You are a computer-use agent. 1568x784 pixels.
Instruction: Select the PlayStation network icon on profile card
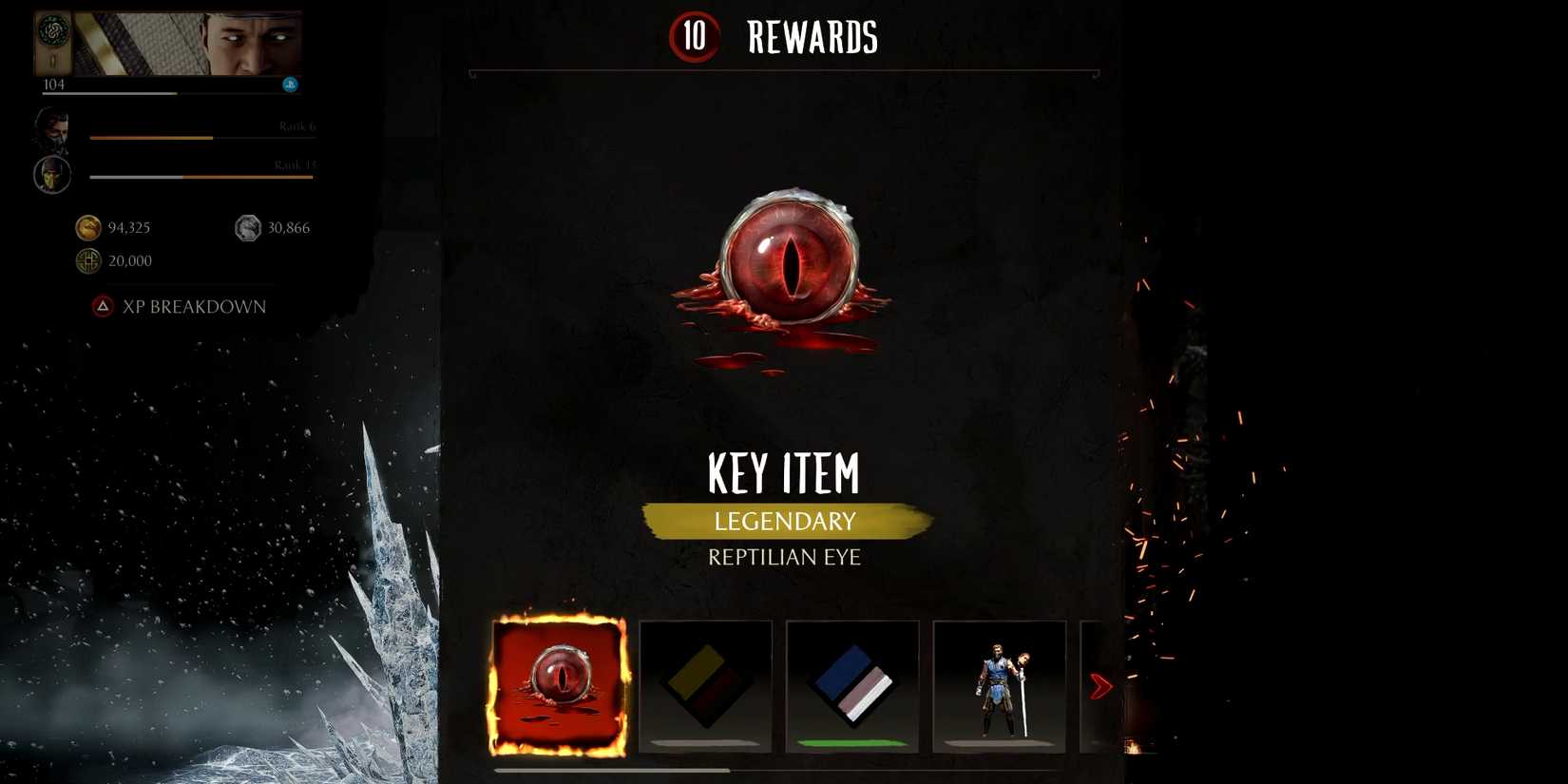click(x=290, y=84)
